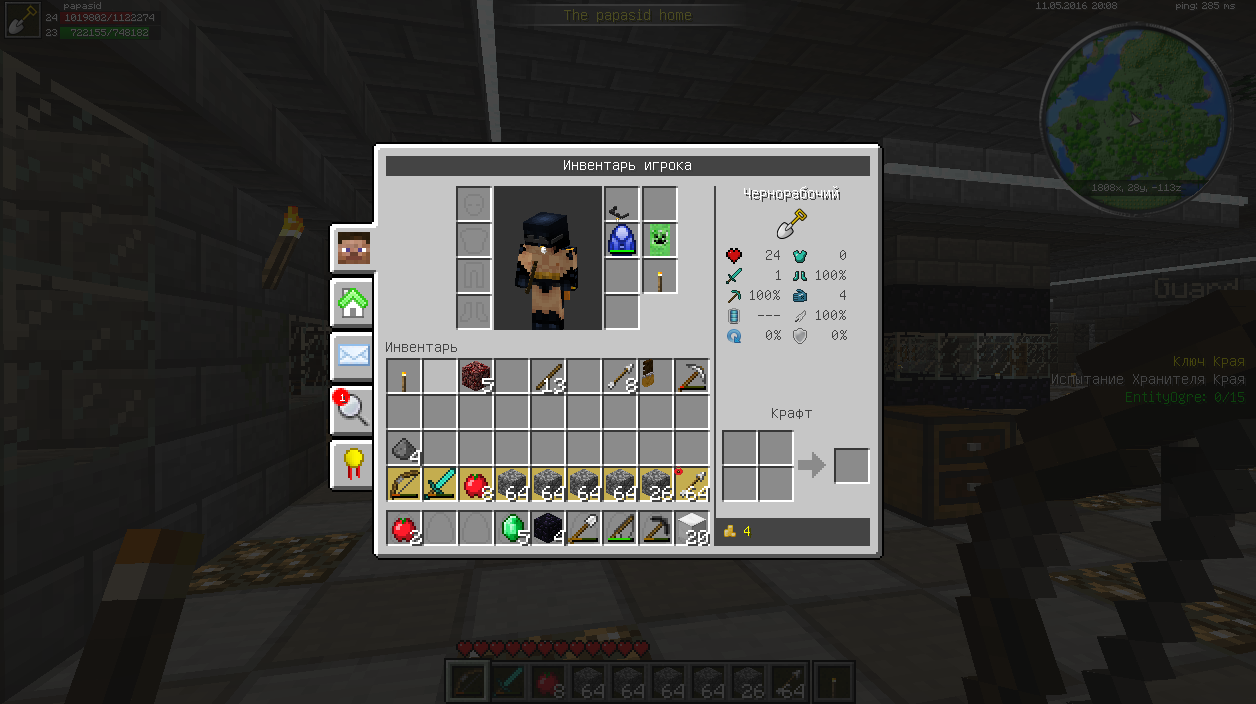Open the green house tab
Image resolution: width=1256 pixels, height=704 pixels.
353,302
